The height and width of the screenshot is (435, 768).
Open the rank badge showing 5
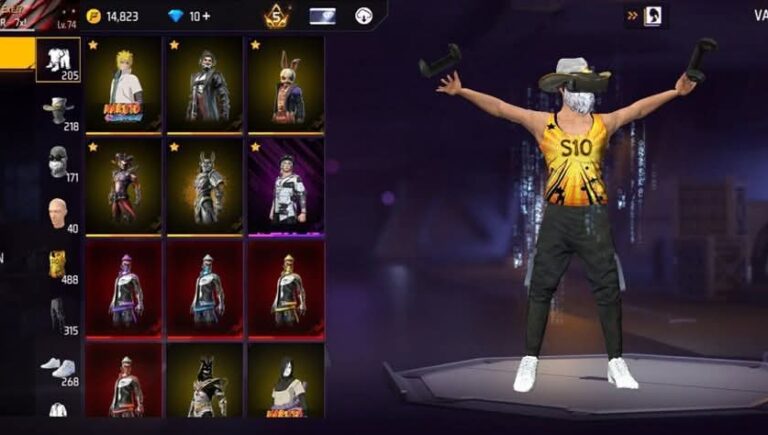(276, 16)
